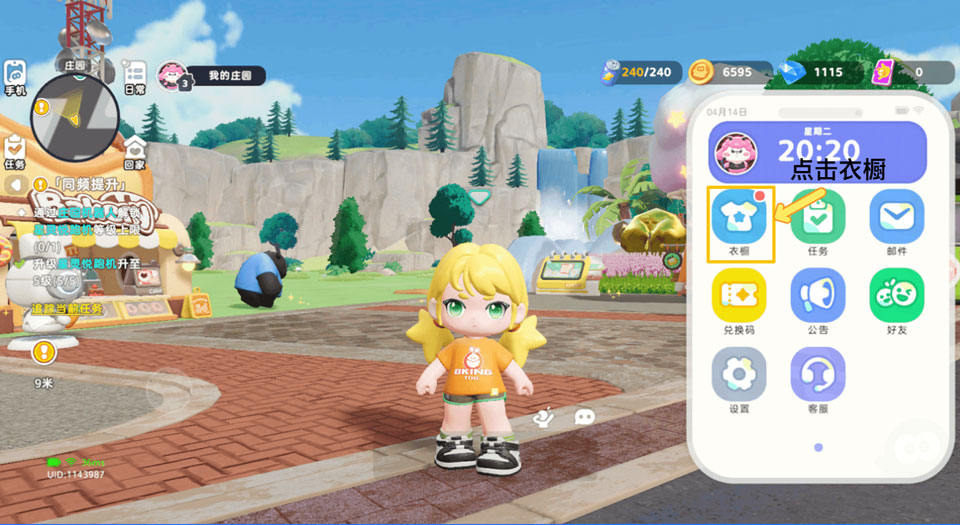Click the gold coin currency counter
Screen dimensions: 960x525
(x=730, y=72)
